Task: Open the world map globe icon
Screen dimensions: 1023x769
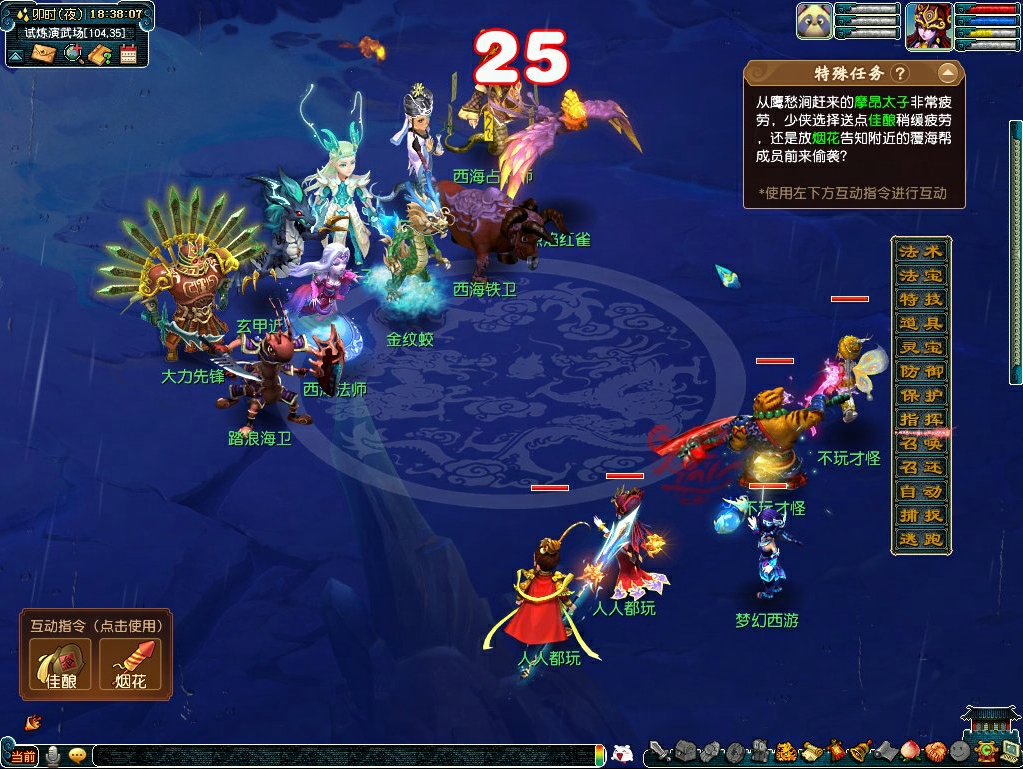Action: [x=72, y=54]
